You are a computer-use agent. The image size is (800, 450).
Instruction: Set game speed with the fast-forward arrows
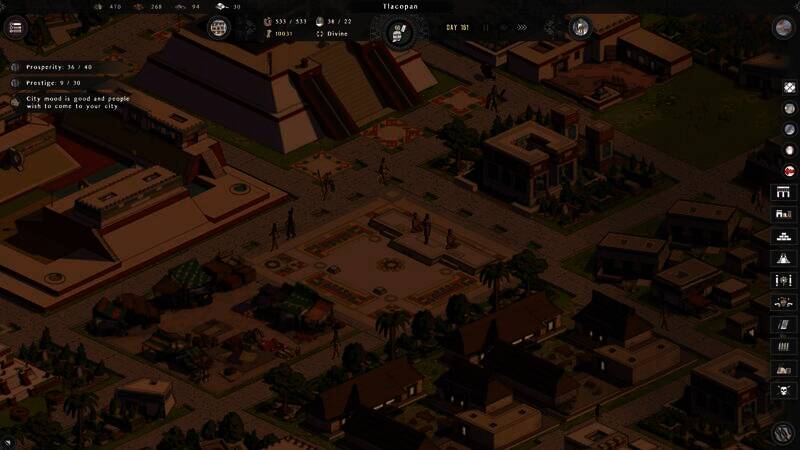521,28
